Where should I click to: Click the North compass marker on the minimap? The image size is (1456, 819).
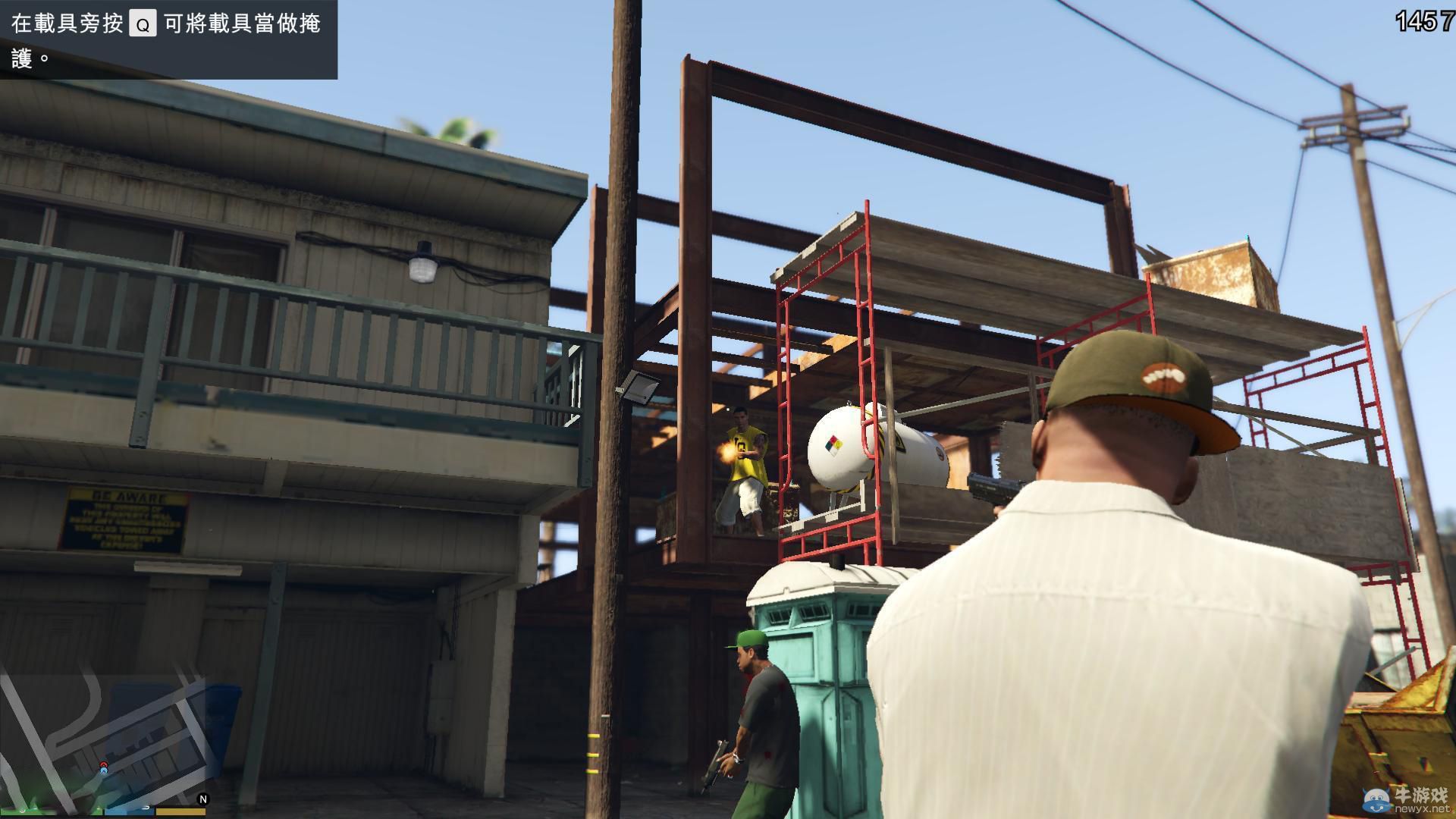[x=203, y=800]
